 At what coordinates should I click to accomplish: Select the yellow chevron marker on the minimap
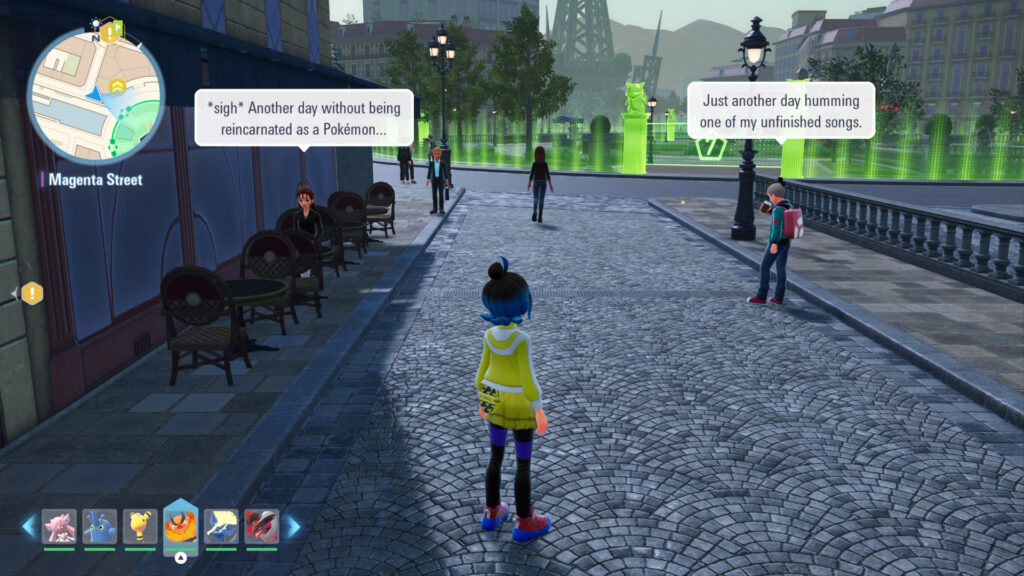(x=118, y=87)
